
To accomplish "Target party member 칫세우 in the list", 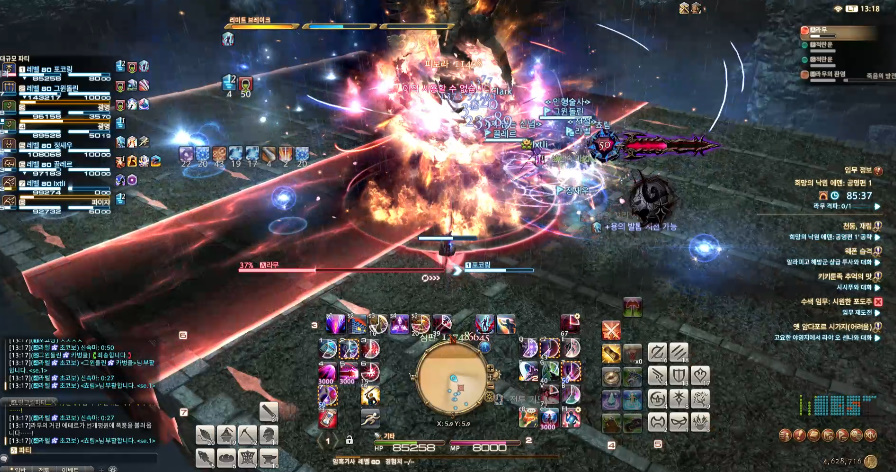I will point(62,146).
